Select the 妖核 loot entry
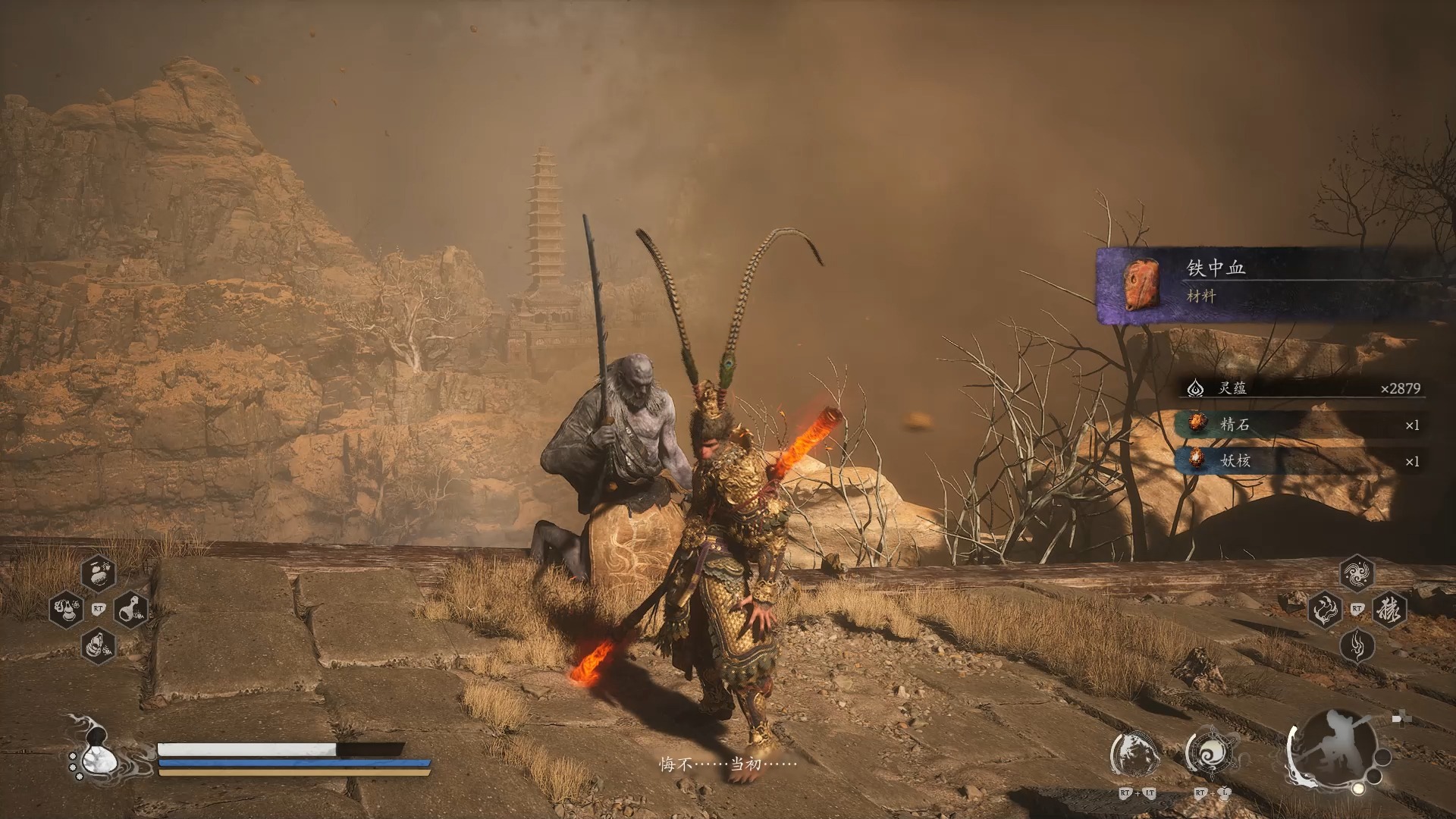Viewport: 1456px width, 819px height. click(1298, 460)
